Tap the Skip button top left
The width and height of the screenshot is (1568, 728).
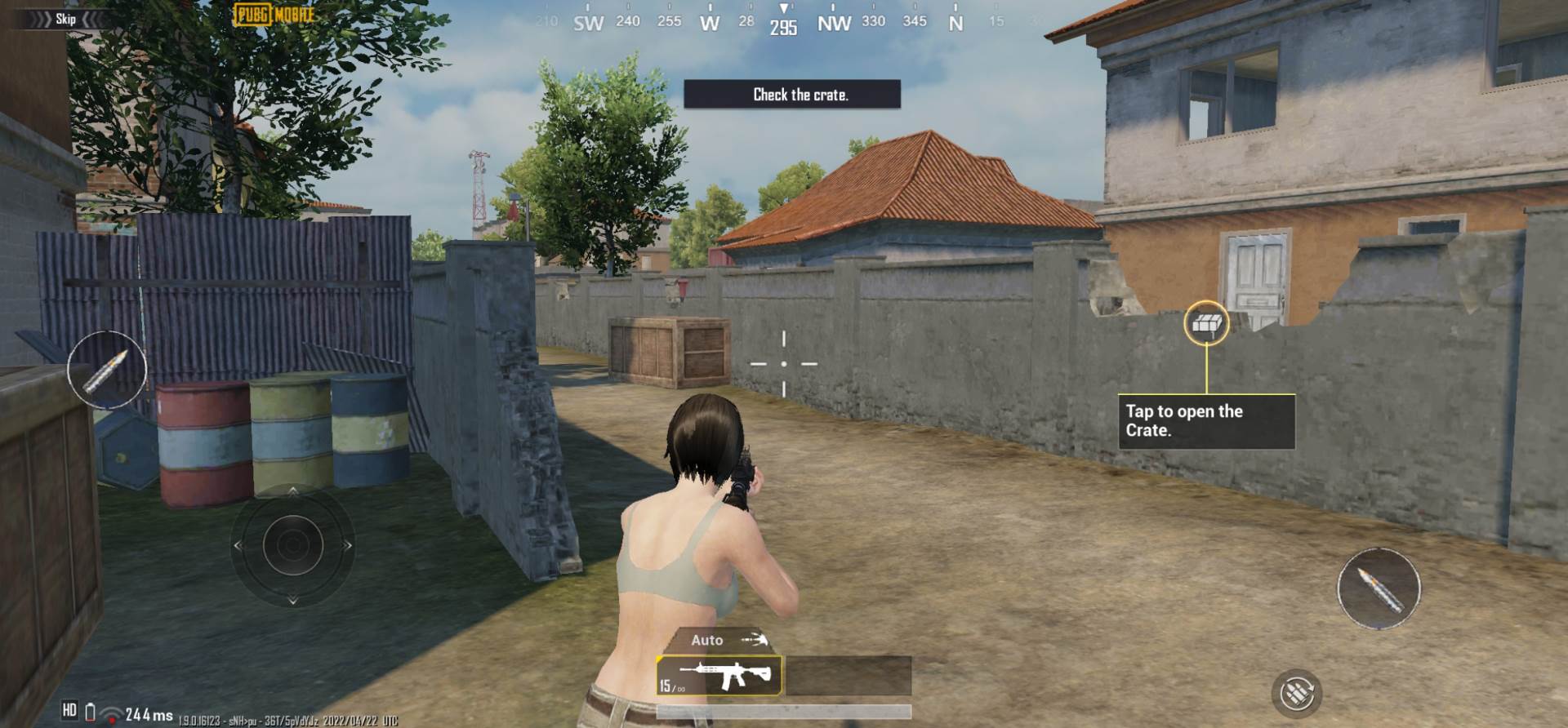65,19
